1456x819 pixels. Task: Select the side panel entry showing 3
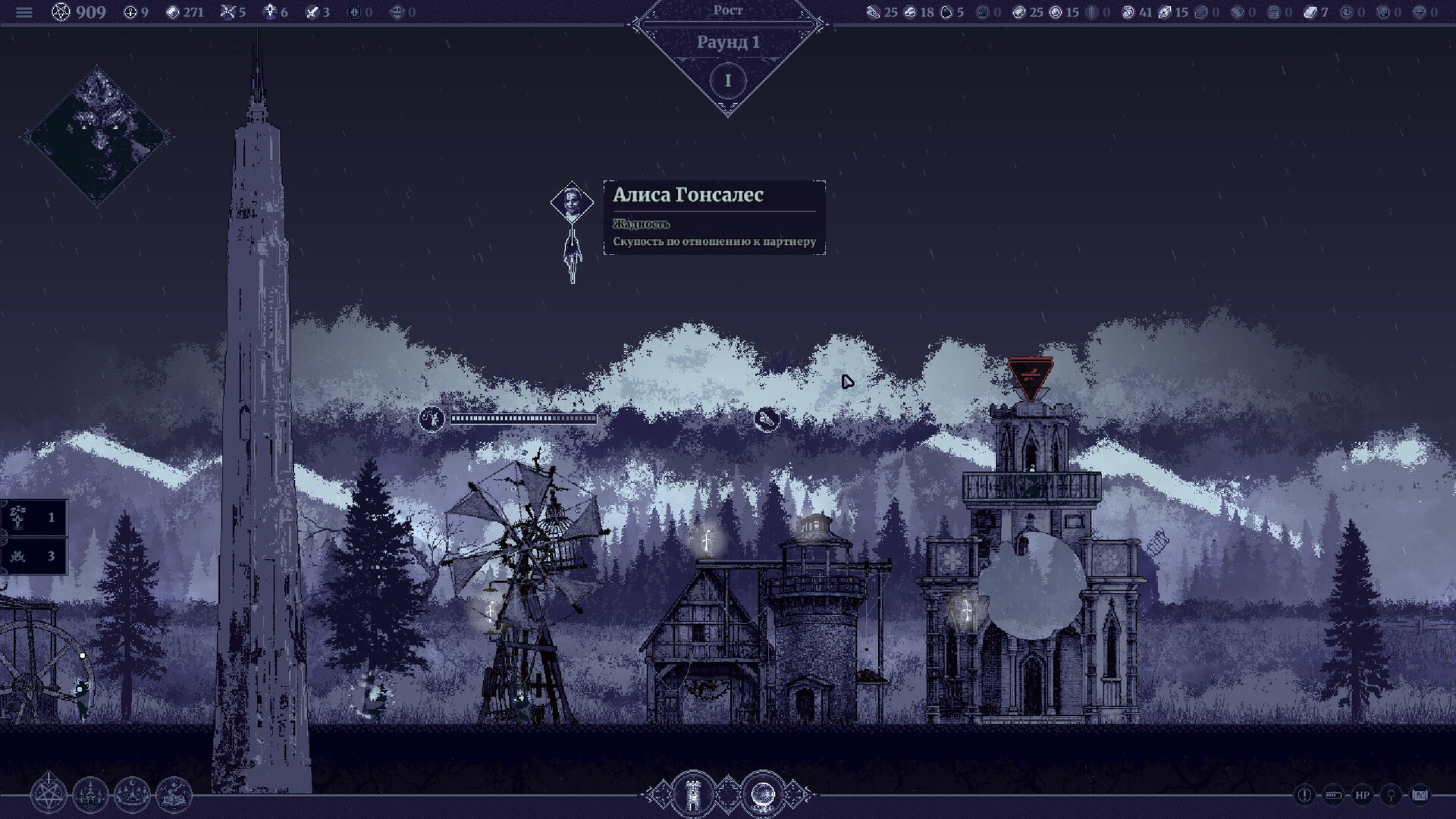click(34, 556)
